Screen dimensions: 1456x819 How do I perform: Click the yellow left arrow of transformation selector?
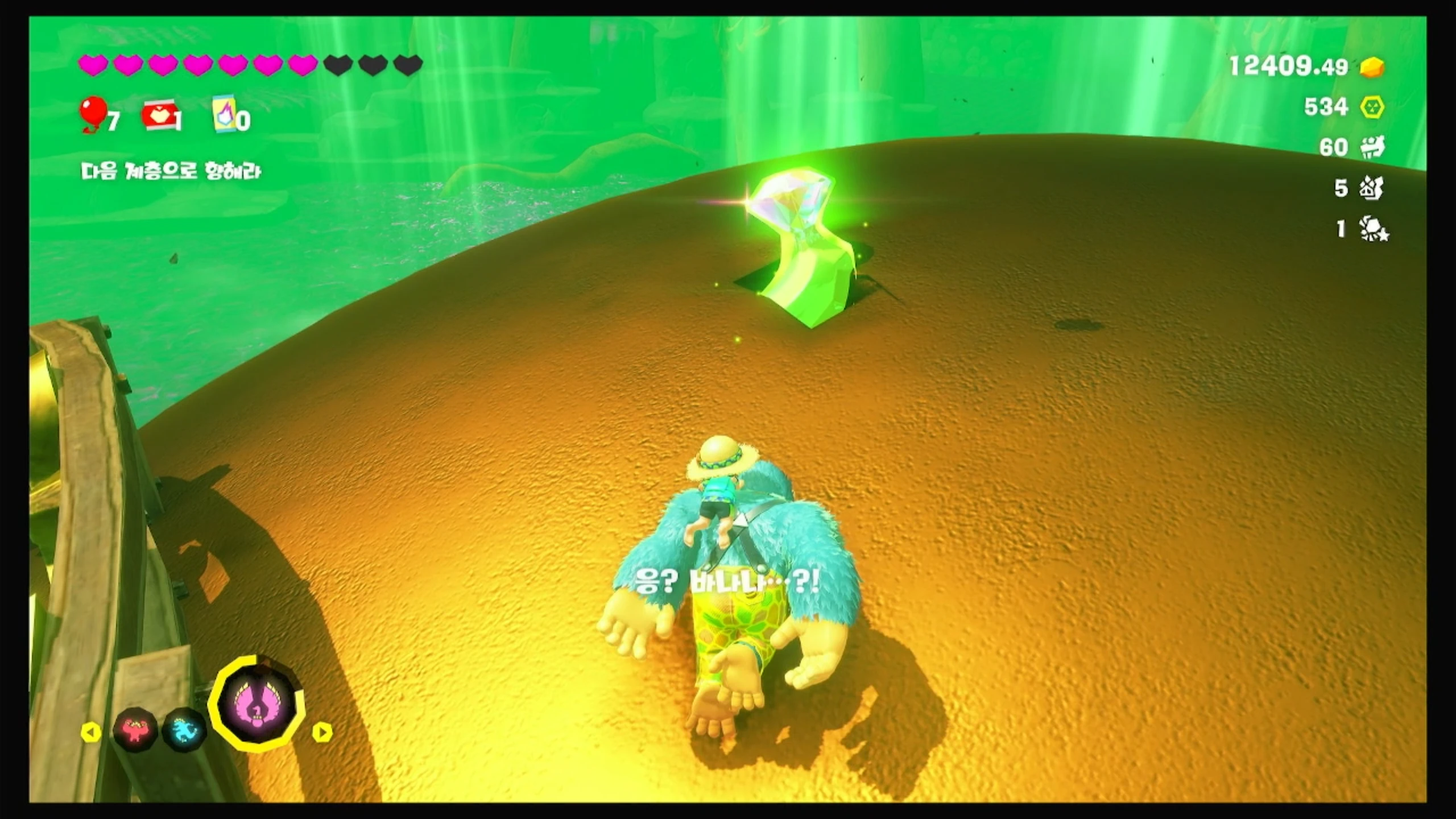(91, 732)
